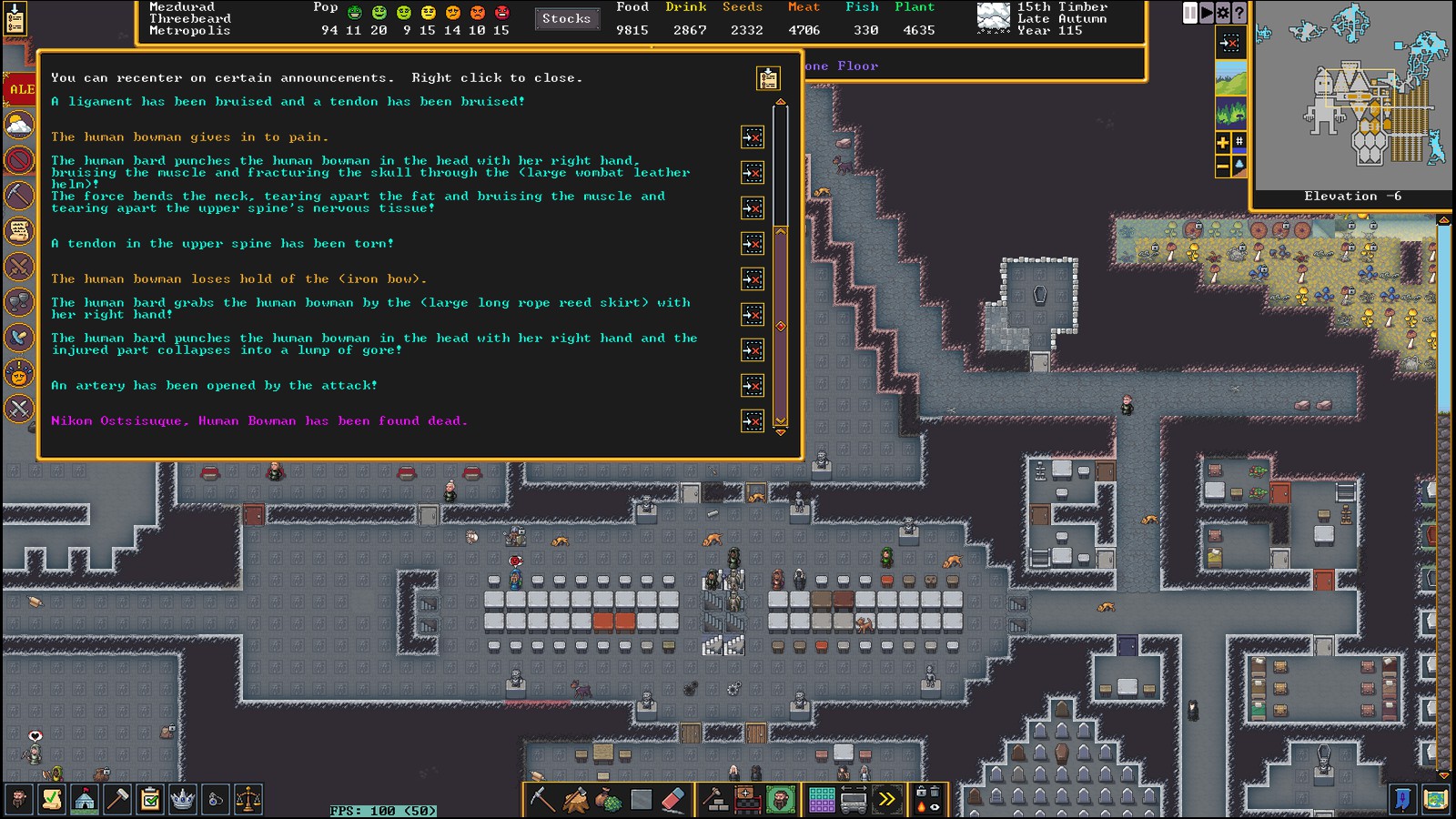The width and height of the screenshot is (1456, 819).
Task: Open the Stocks screen
Action: click(x=566, y=18)
